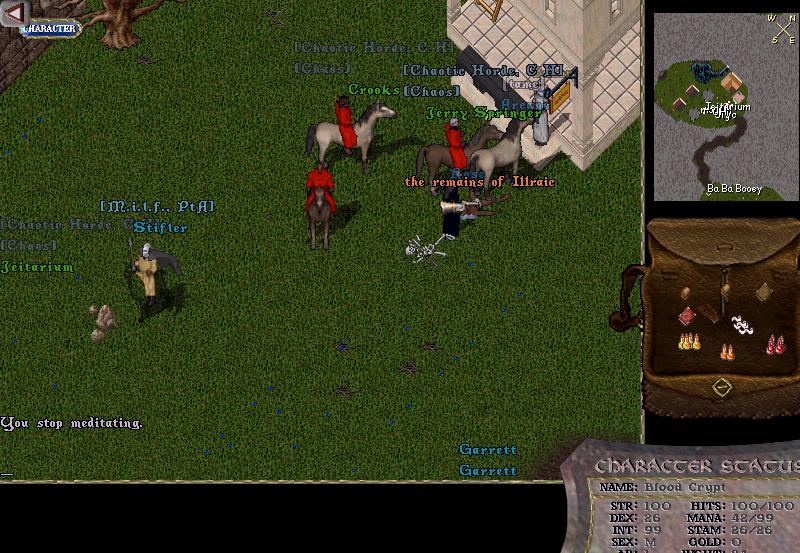Open the CHARACTER paperdoll button
Viewport: 800px width, 553px height.
pyautogui.click(x=48, y=29)
